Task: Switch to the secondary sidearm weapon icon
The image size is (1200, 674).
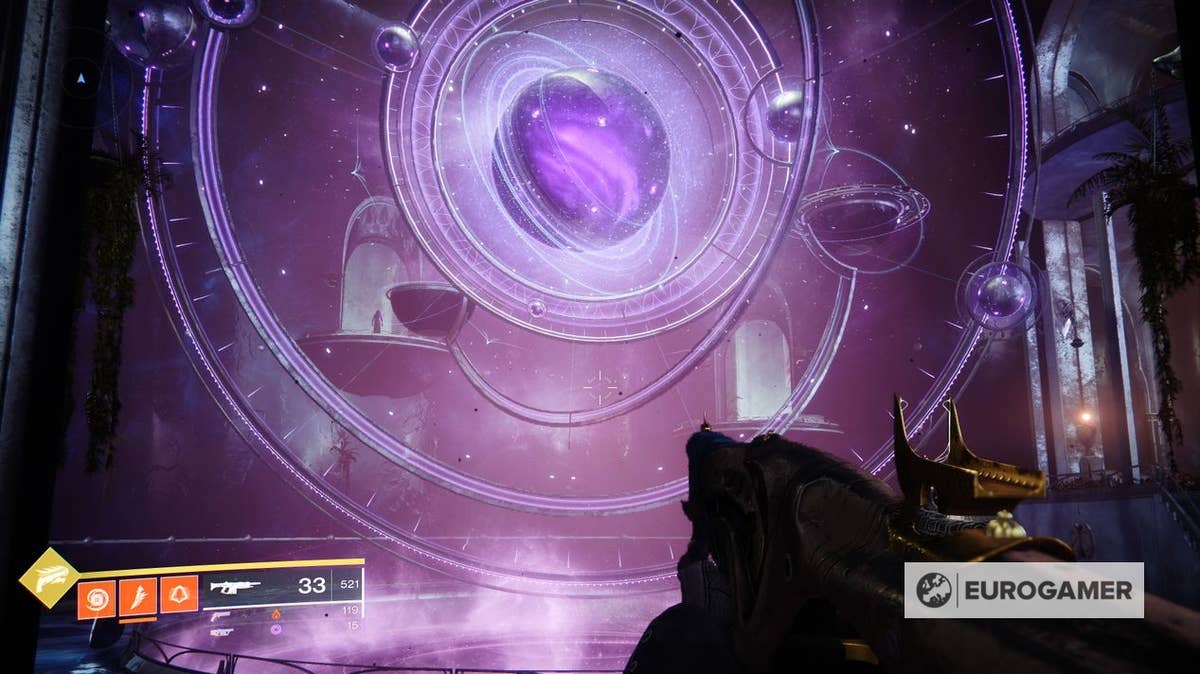Action: (x=220, y=618)
